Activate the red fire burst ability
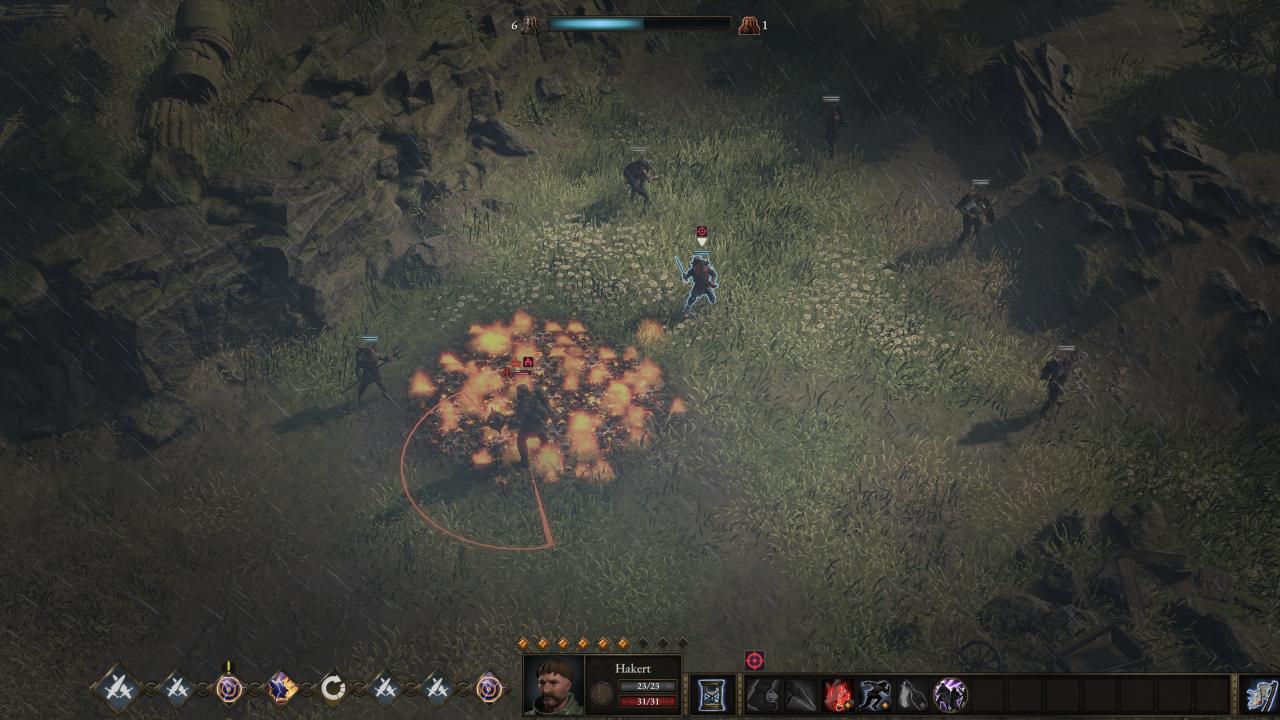1280x720 pixels. [838, 694]
